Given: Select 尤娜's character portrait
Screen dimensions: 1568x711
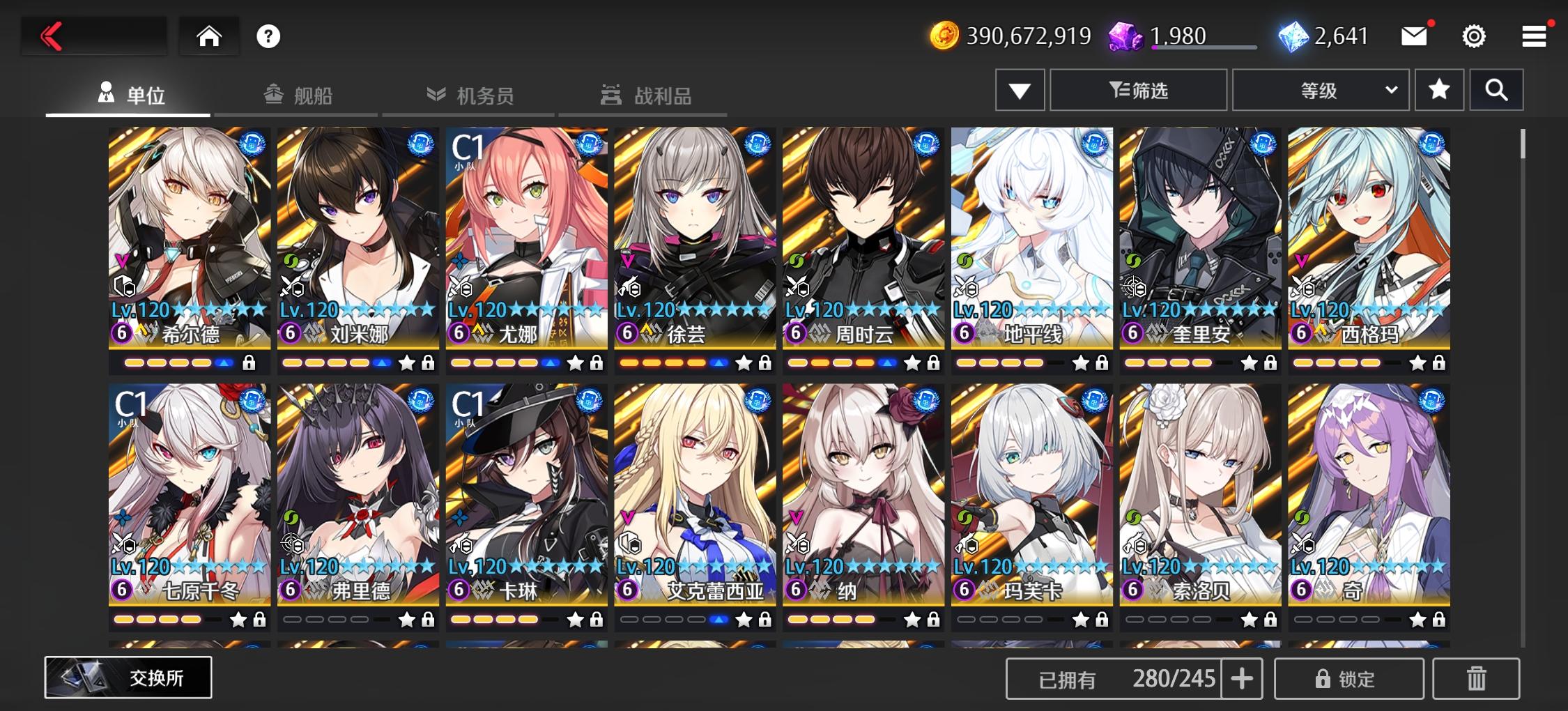Looking at the screenshot, I should [526, 223].
